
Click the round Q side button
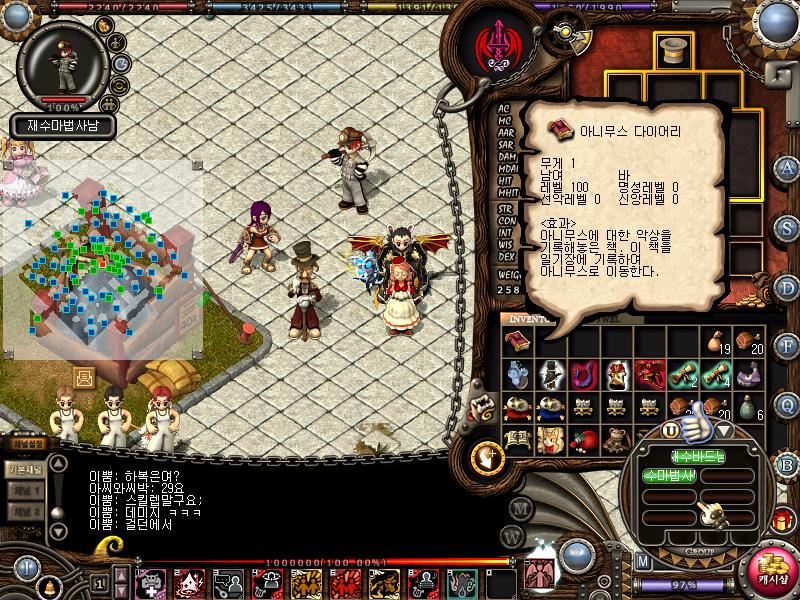coord(788,405)
